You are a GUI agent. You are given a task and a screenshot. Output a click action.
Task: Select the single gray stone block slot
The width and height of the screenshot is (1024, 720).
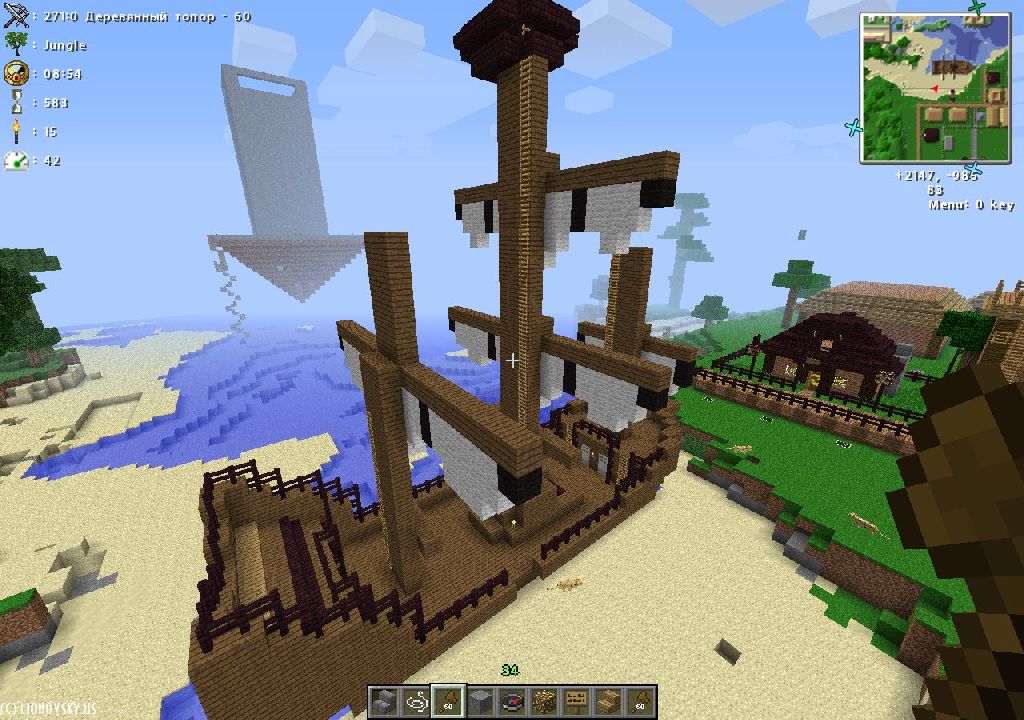[481, 701]
